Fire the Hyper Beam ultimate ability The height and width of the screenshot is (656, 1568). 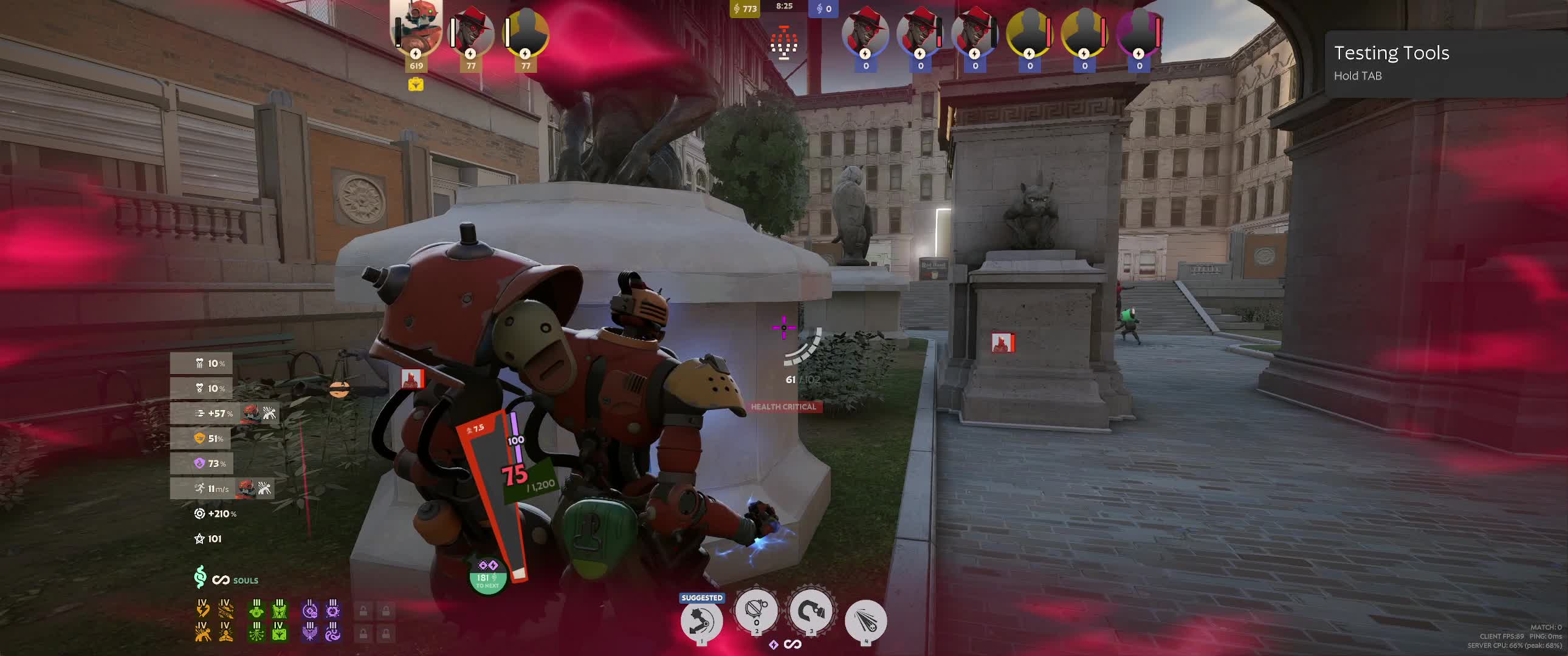[865, 621]
